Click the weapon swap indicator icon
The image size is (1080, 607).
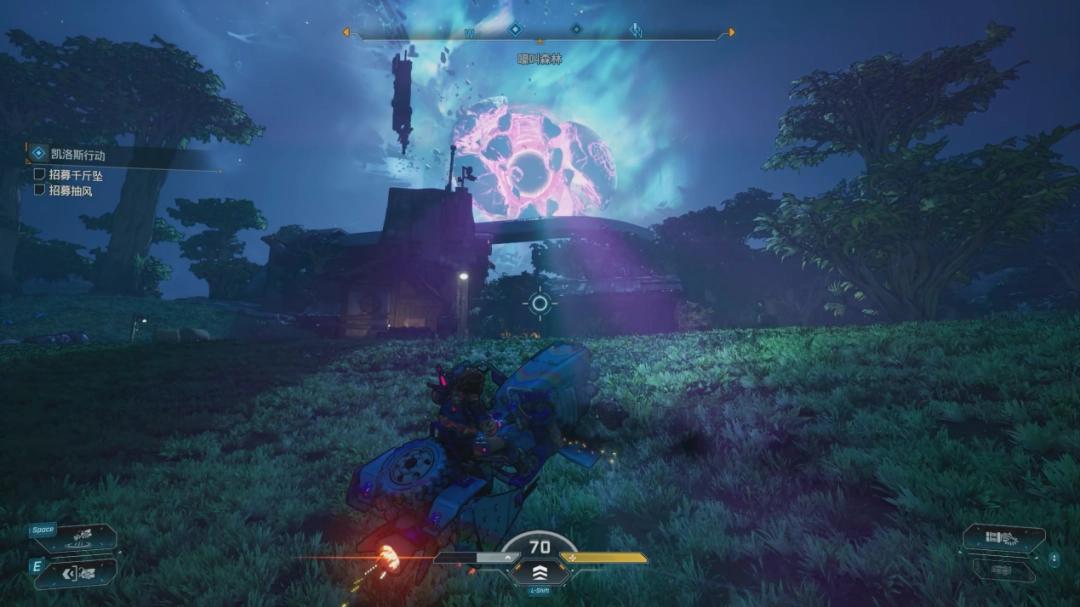pyautogui.click(x=1054, y=559)
